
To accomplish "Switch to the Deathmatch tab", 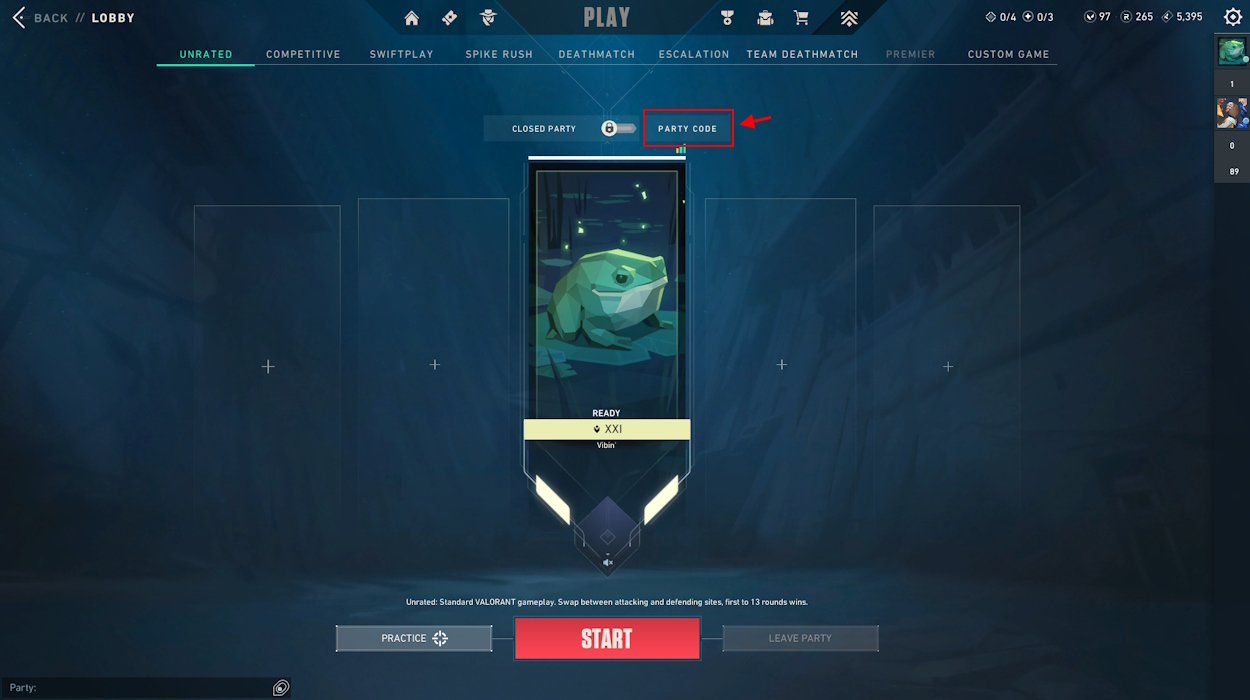I will (597, 54).
